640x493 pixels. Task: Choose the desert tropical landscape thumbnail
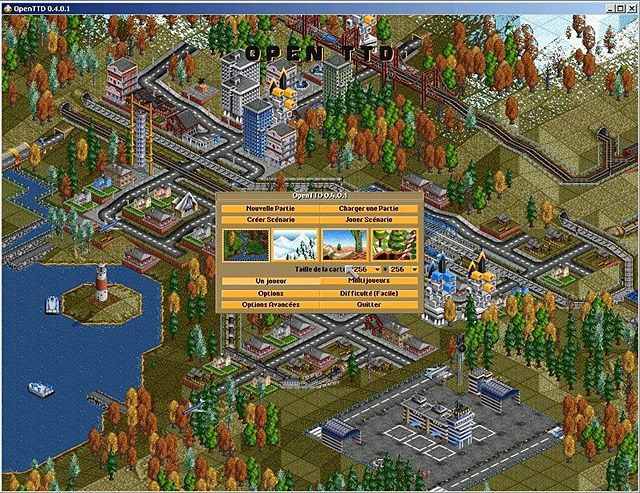tap(344, 244)
